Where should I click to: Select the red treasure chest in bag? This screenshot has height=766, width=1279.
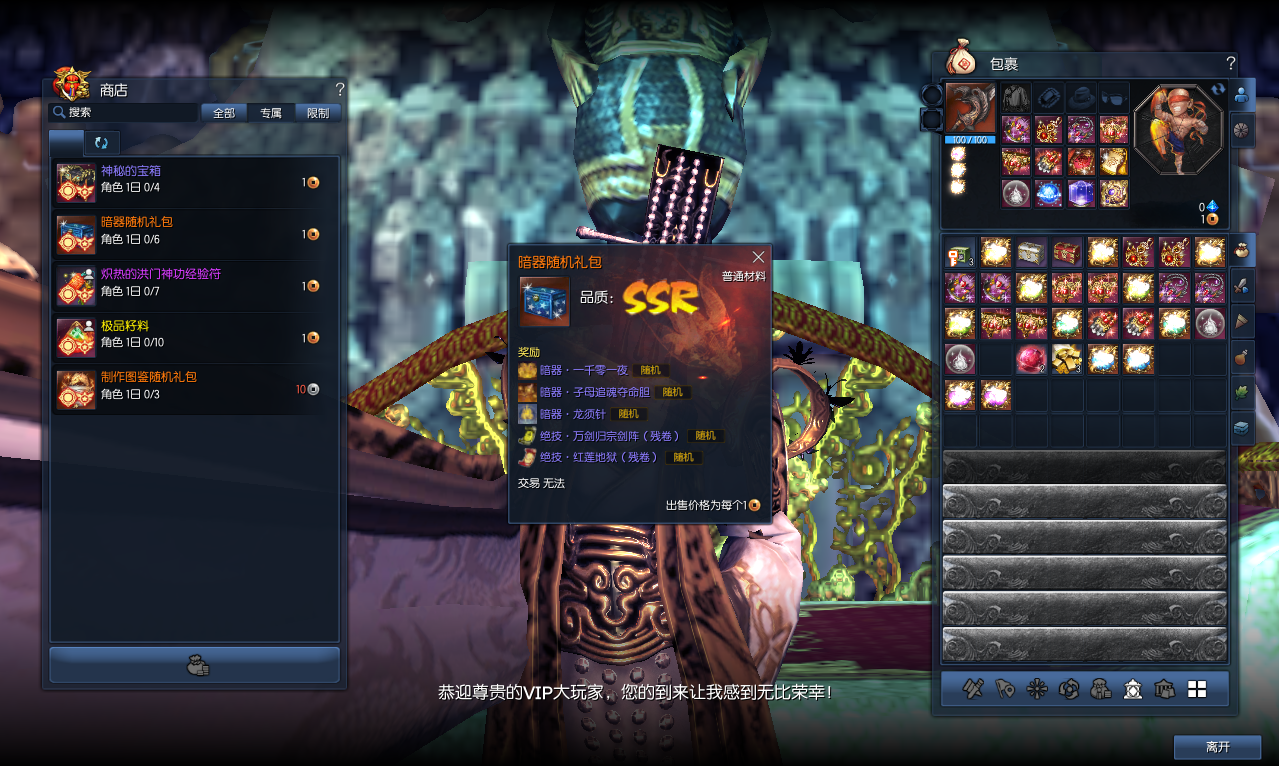pyautogui.click(x=1067, y=253)
